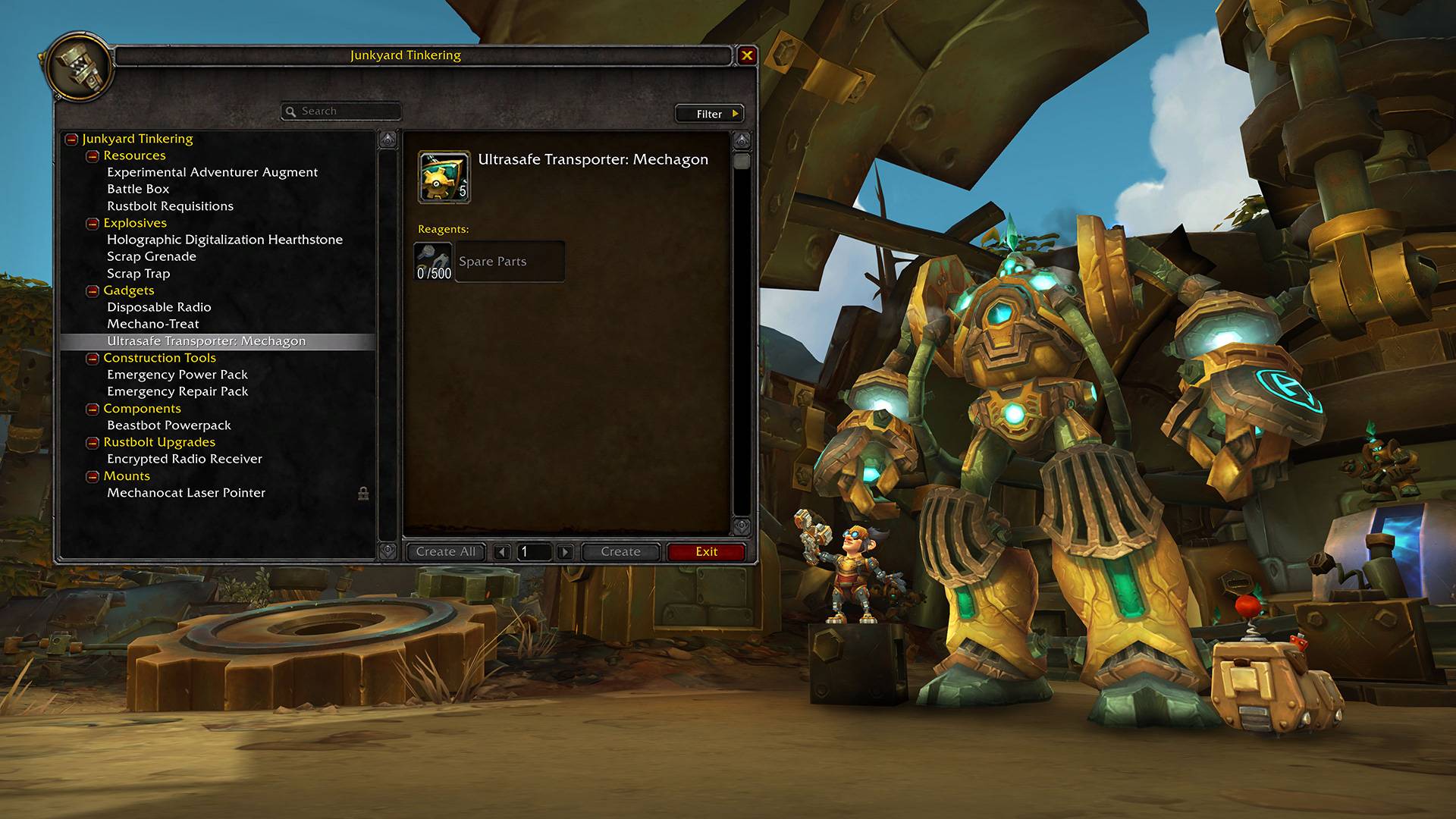Click the Create All button

tap(446, 552)
